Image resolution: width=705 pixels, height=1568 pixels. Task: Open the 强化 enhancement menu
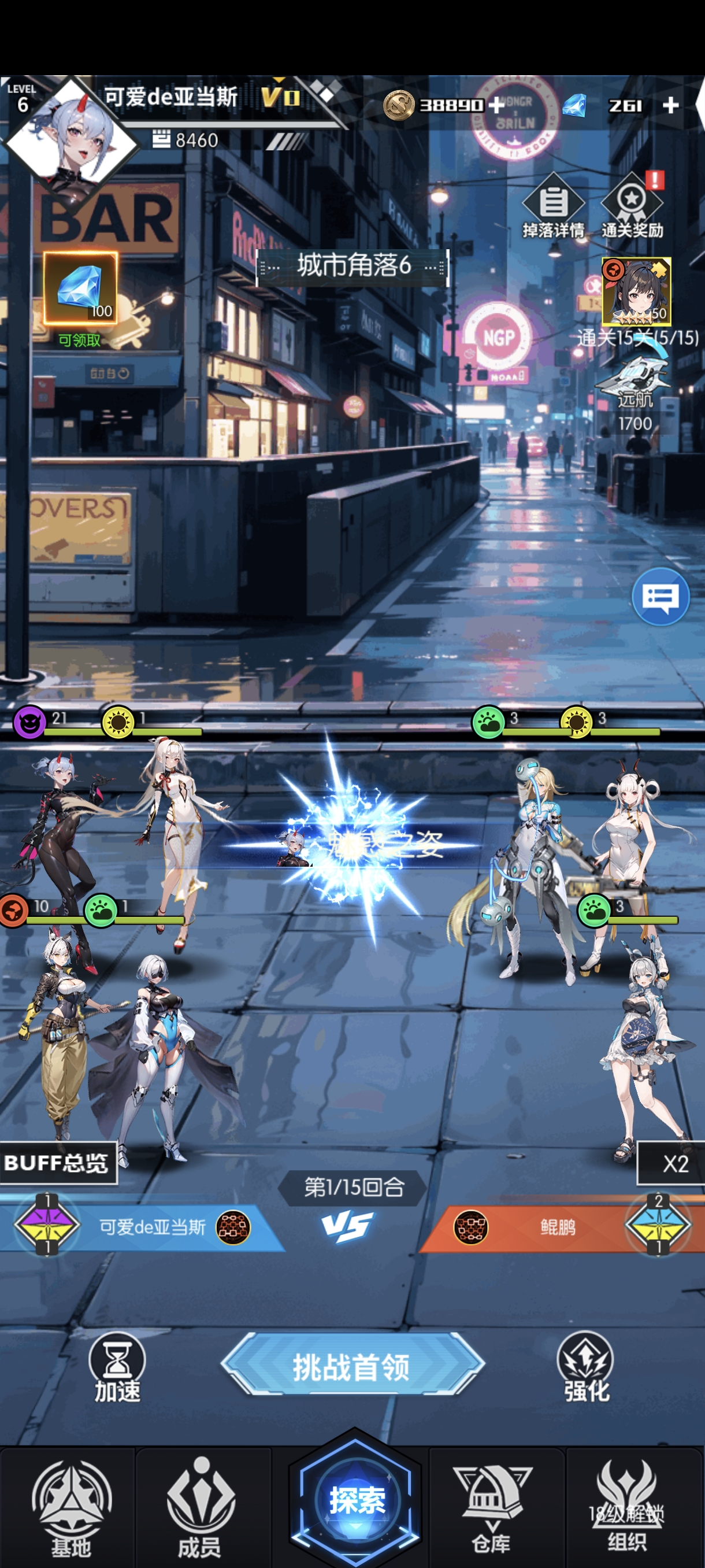click(586, 1367)
